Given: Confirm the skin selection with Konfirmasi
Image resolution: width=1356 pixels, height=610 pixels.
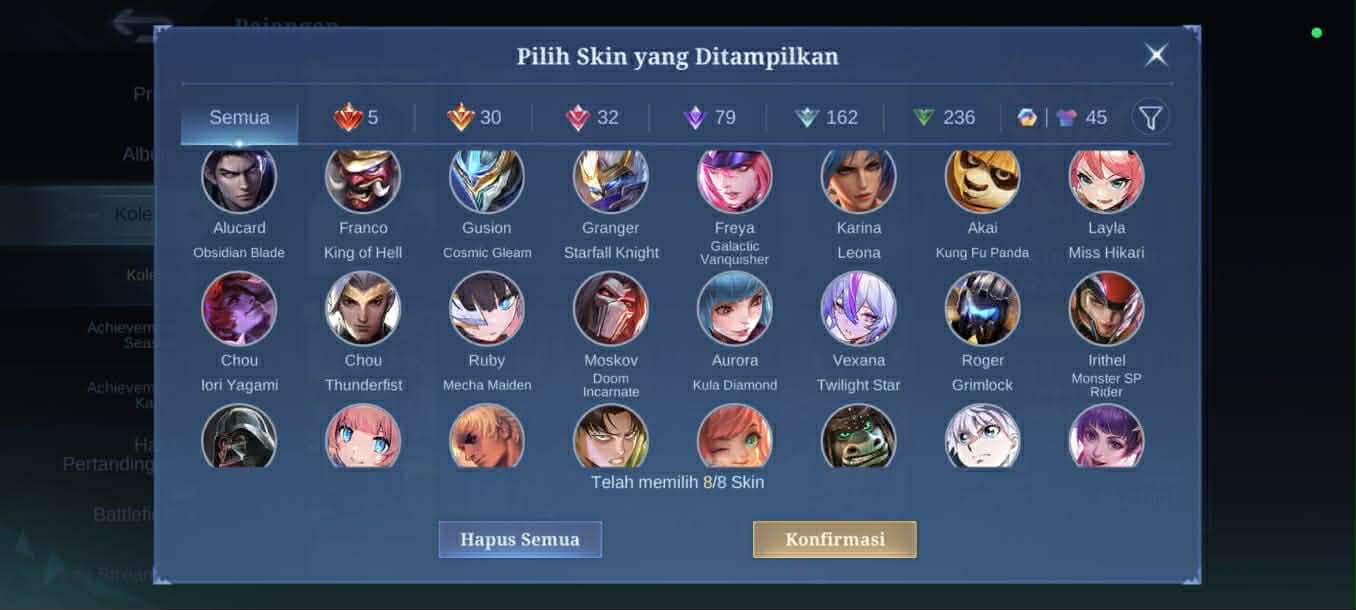Looking at the screenshot, I should 834,539.
